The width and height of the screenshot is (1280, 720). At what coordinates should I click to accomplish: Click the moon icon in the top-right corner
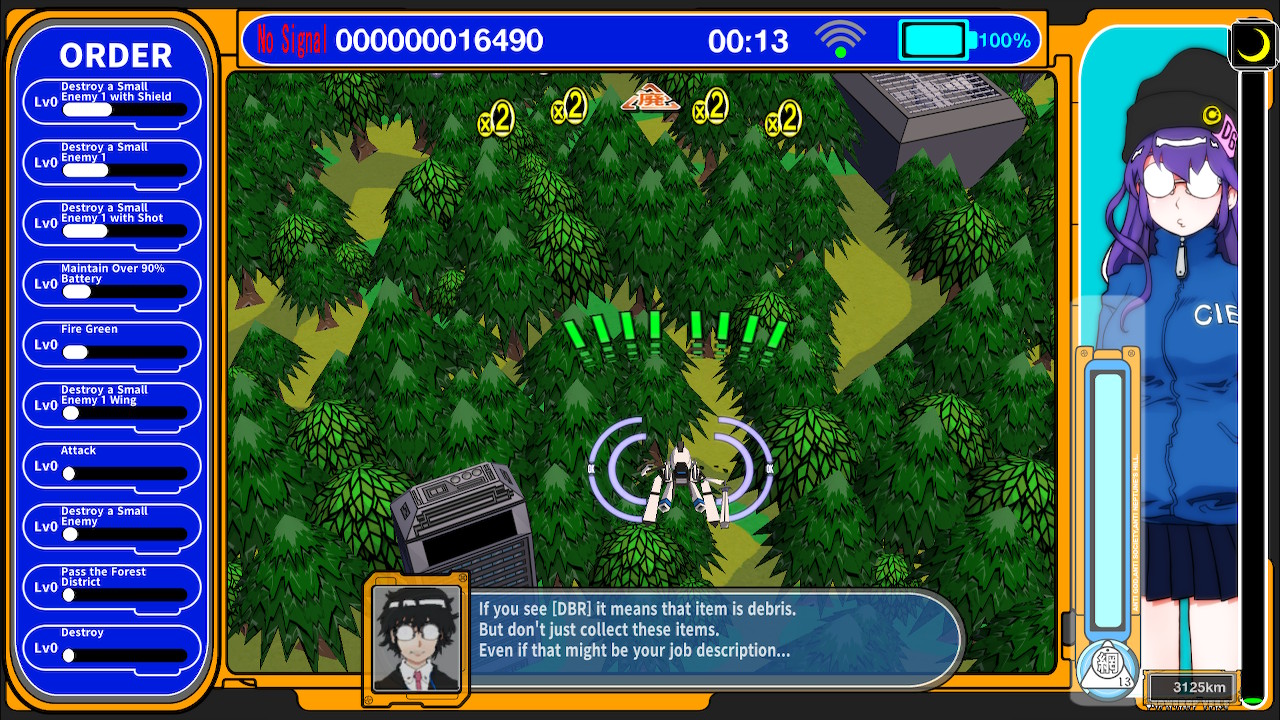[x=1252, y=44]
